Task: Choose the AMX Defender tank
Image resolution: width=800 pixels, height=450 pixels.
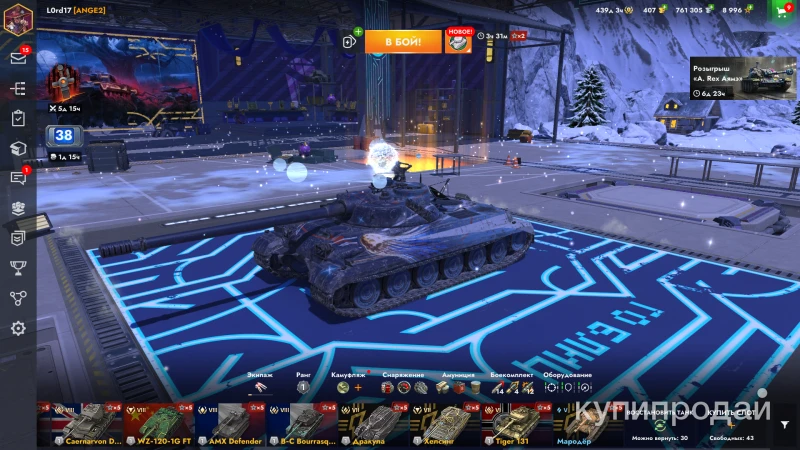Action: click(x=229, y=425)
